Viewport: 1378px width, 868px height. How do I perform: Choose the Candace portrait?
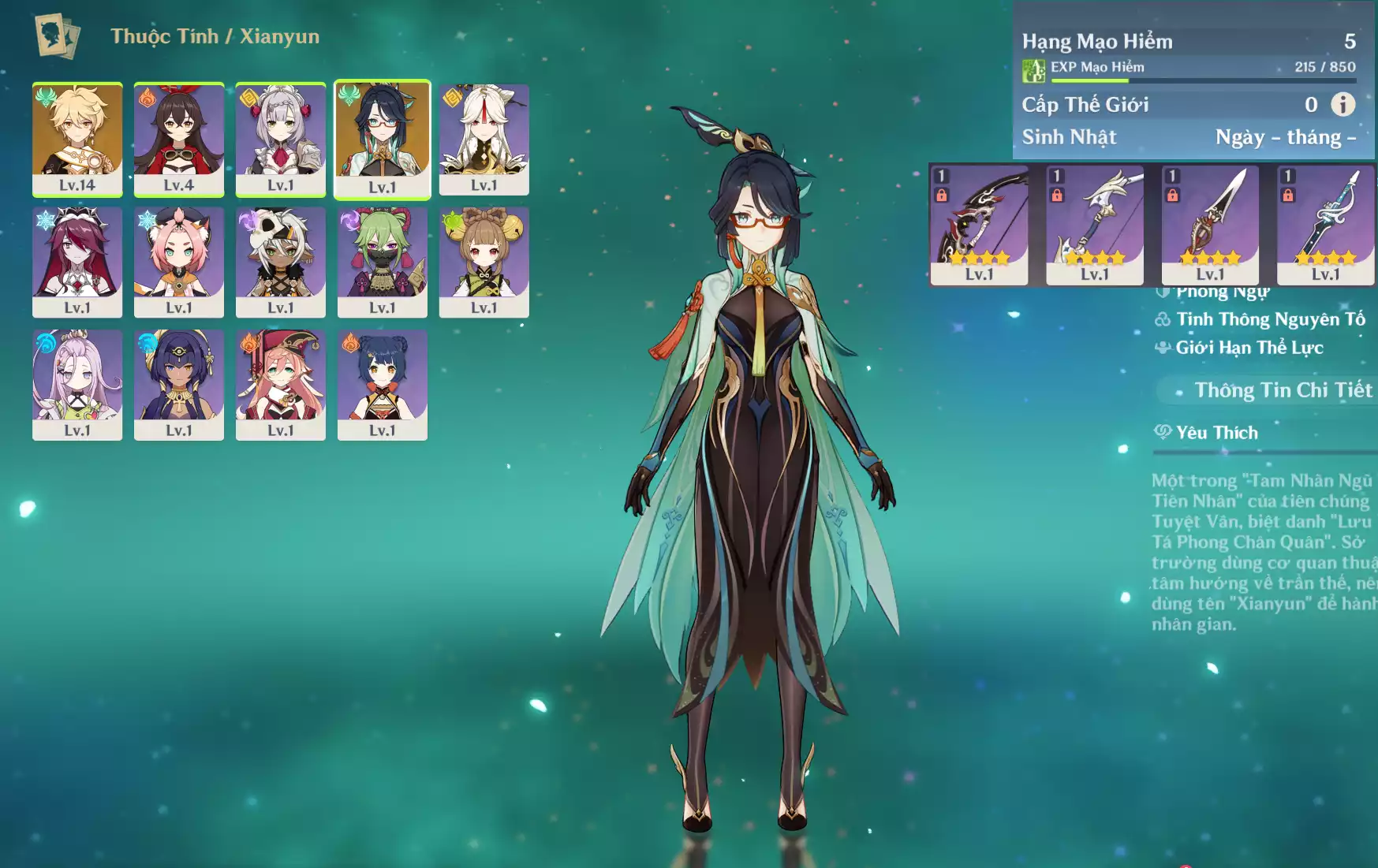[x=179, y=385]
